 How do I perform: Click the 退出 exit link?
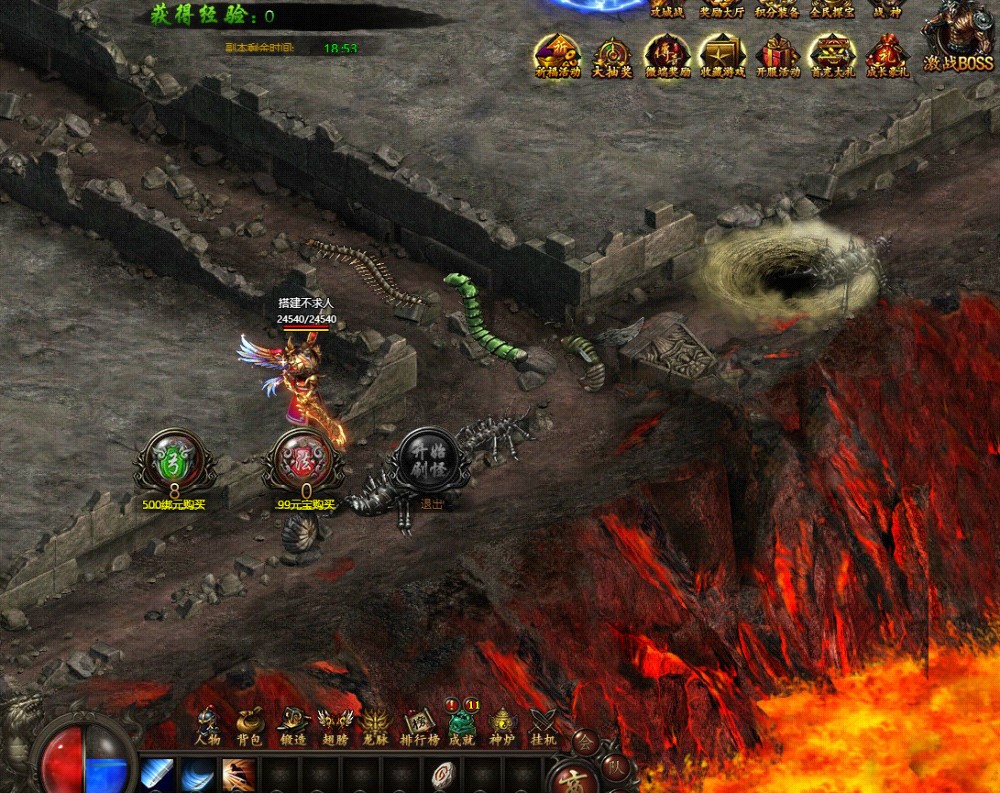[x=432, y=504]
